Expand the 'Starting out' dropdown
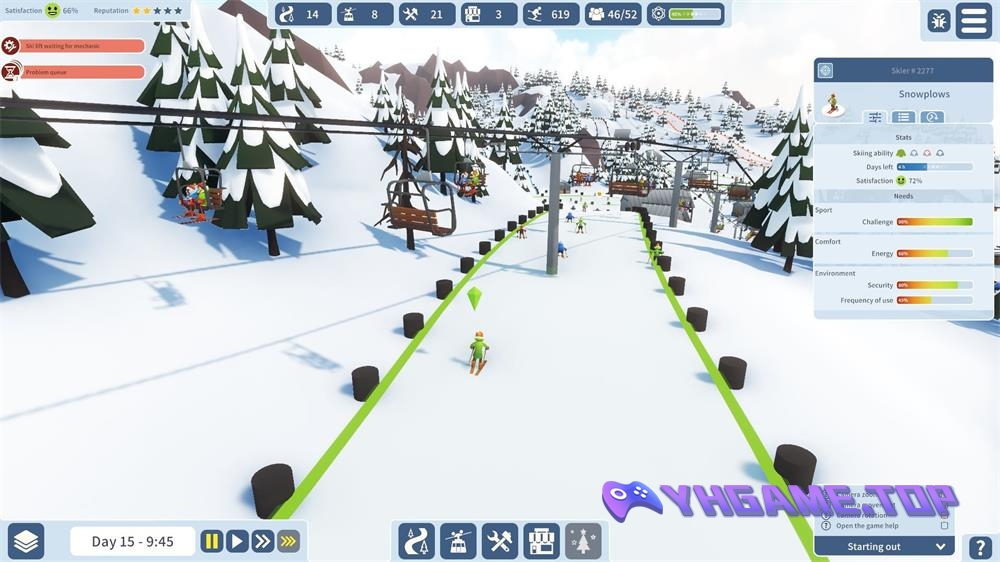This screenshot has height=562, width=1000. pos(940,546)
